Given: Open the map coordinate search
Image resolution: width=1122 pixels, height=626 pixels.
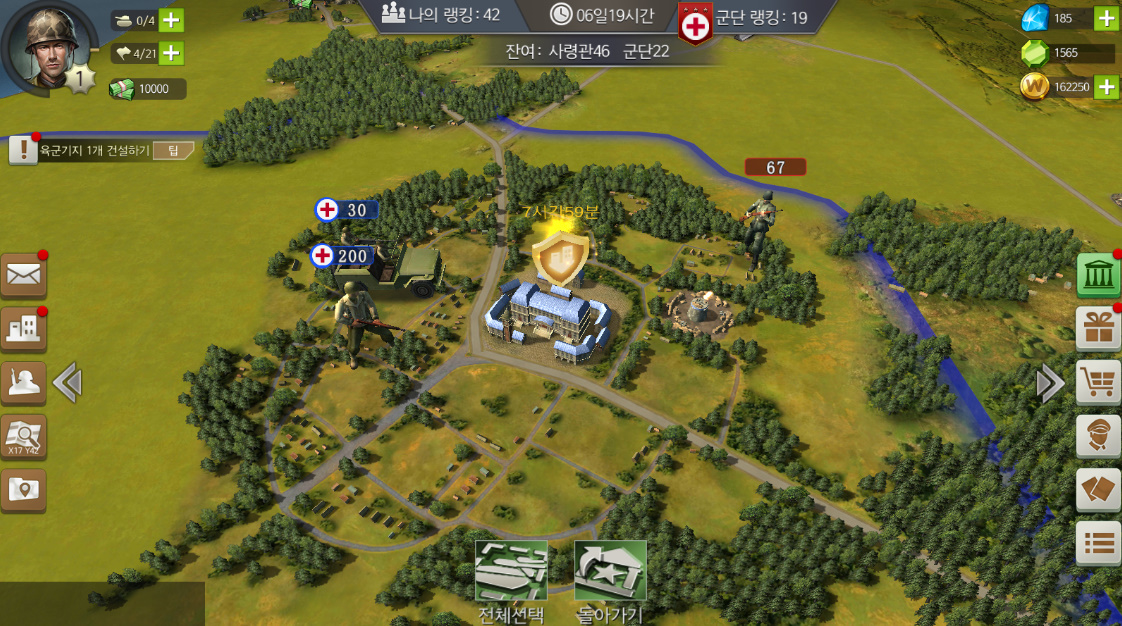Looking at the screenshot, I should pos(23,436).
